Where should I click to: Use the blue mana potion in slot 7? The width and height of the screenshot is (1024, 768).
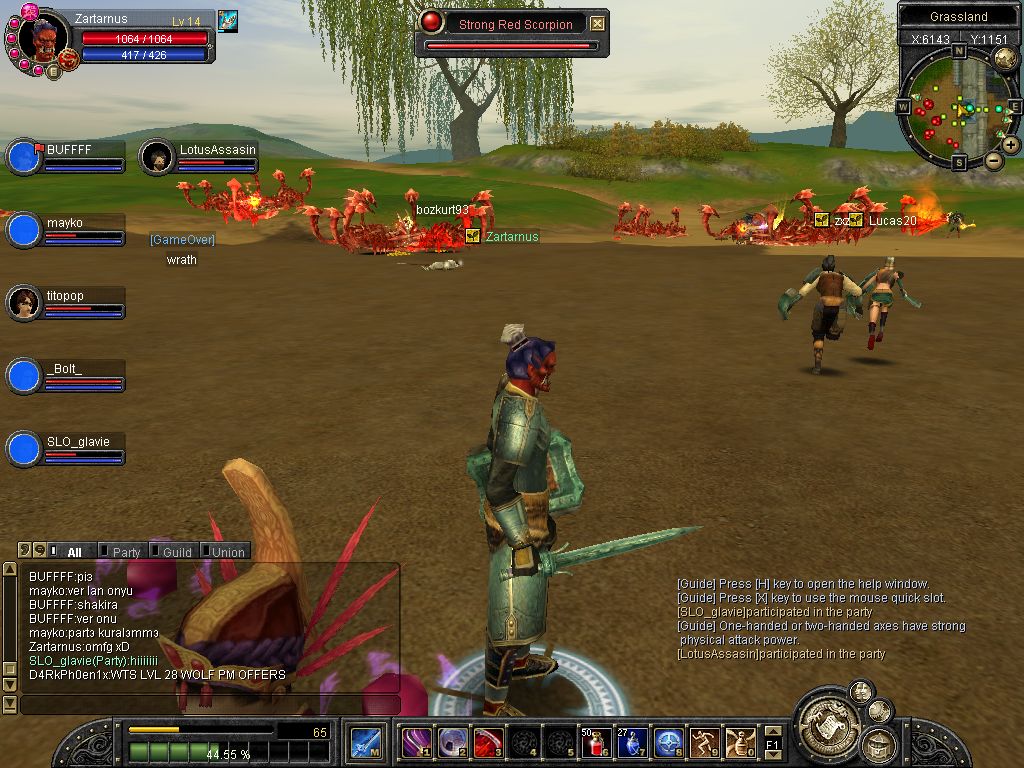pos(632,742)
